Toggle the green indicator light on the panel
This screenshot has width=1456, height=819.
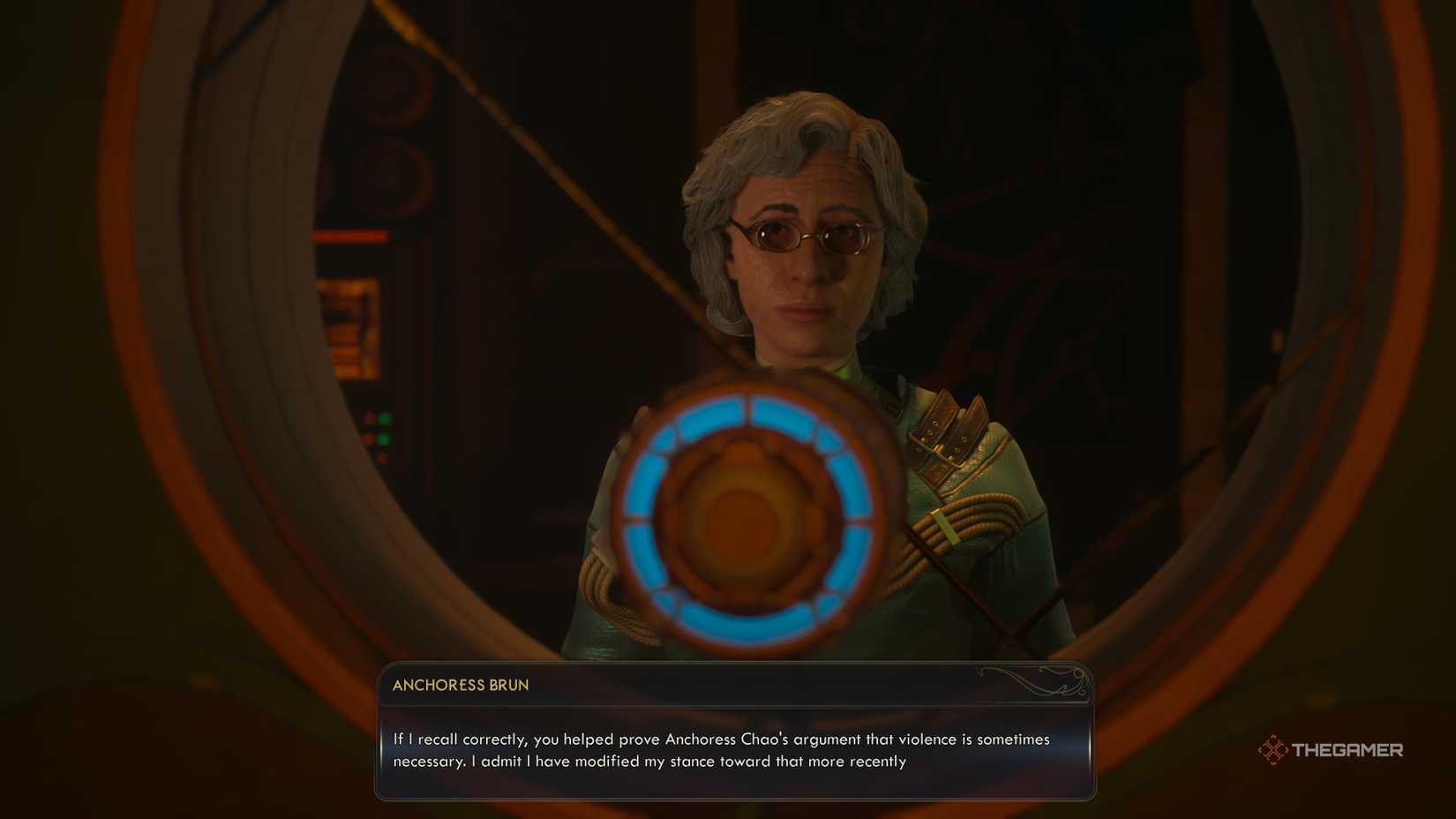(x=383, y=418)
